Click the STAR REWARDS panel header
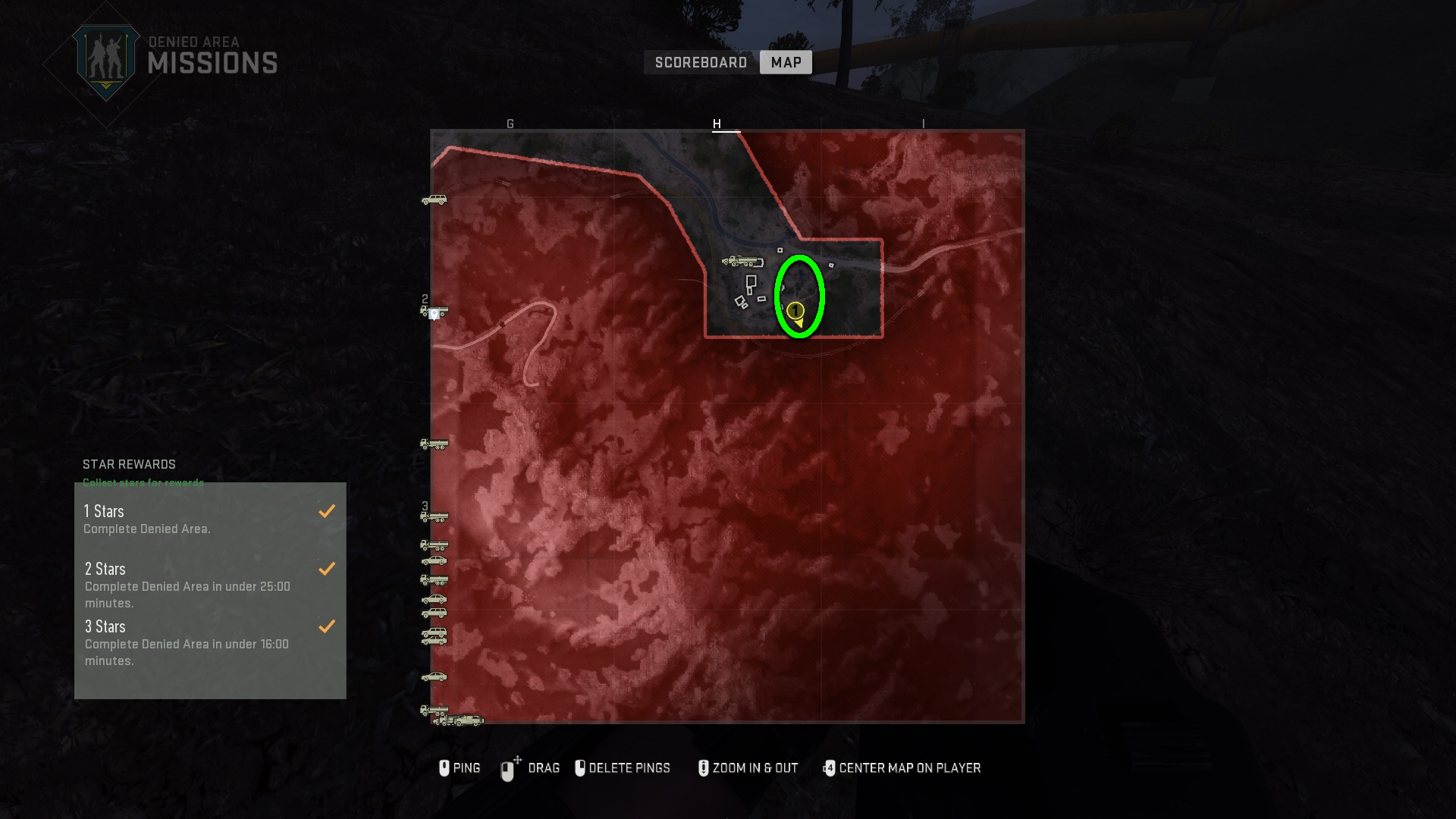 (129, 464)
